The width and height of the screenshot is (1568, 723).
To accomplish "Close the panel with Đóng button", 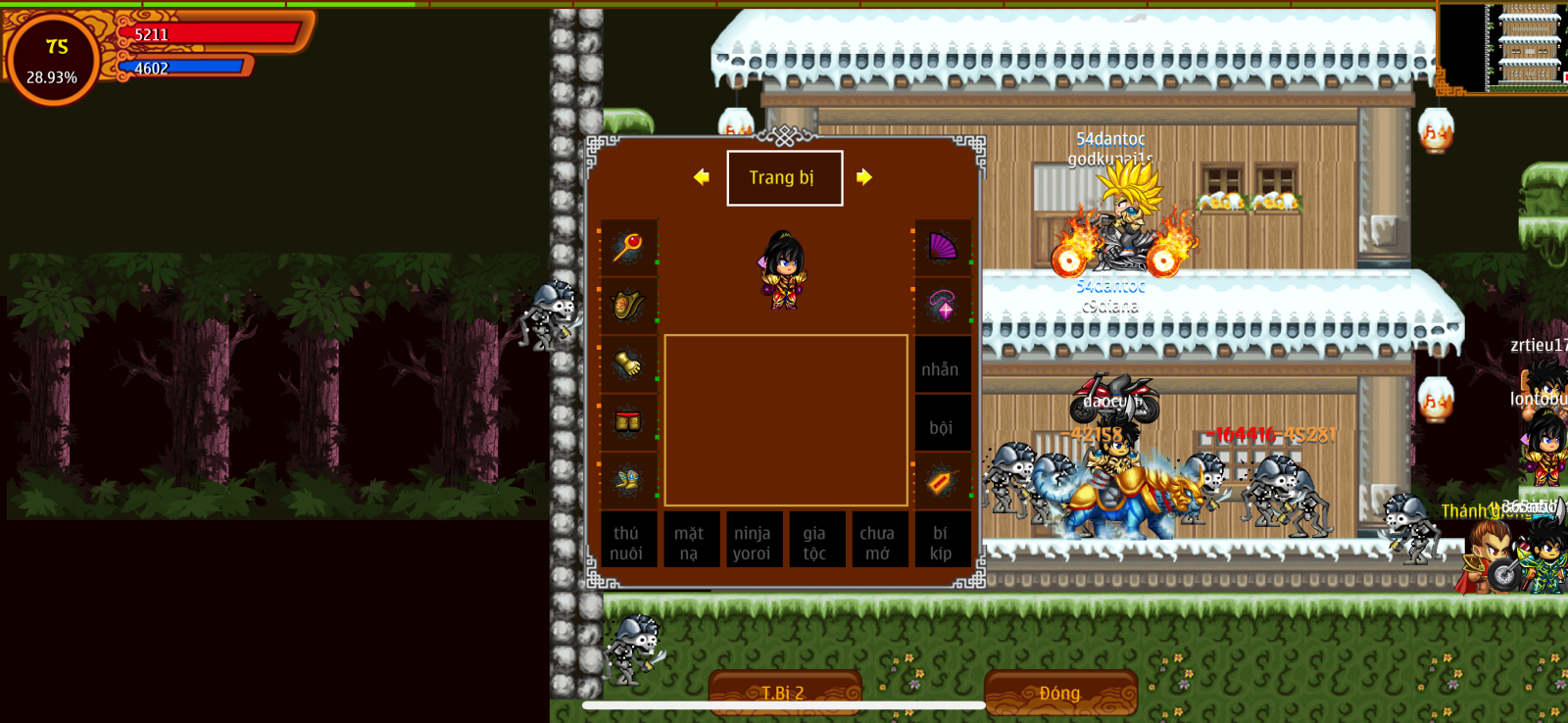I will (x=1060, y=693).
